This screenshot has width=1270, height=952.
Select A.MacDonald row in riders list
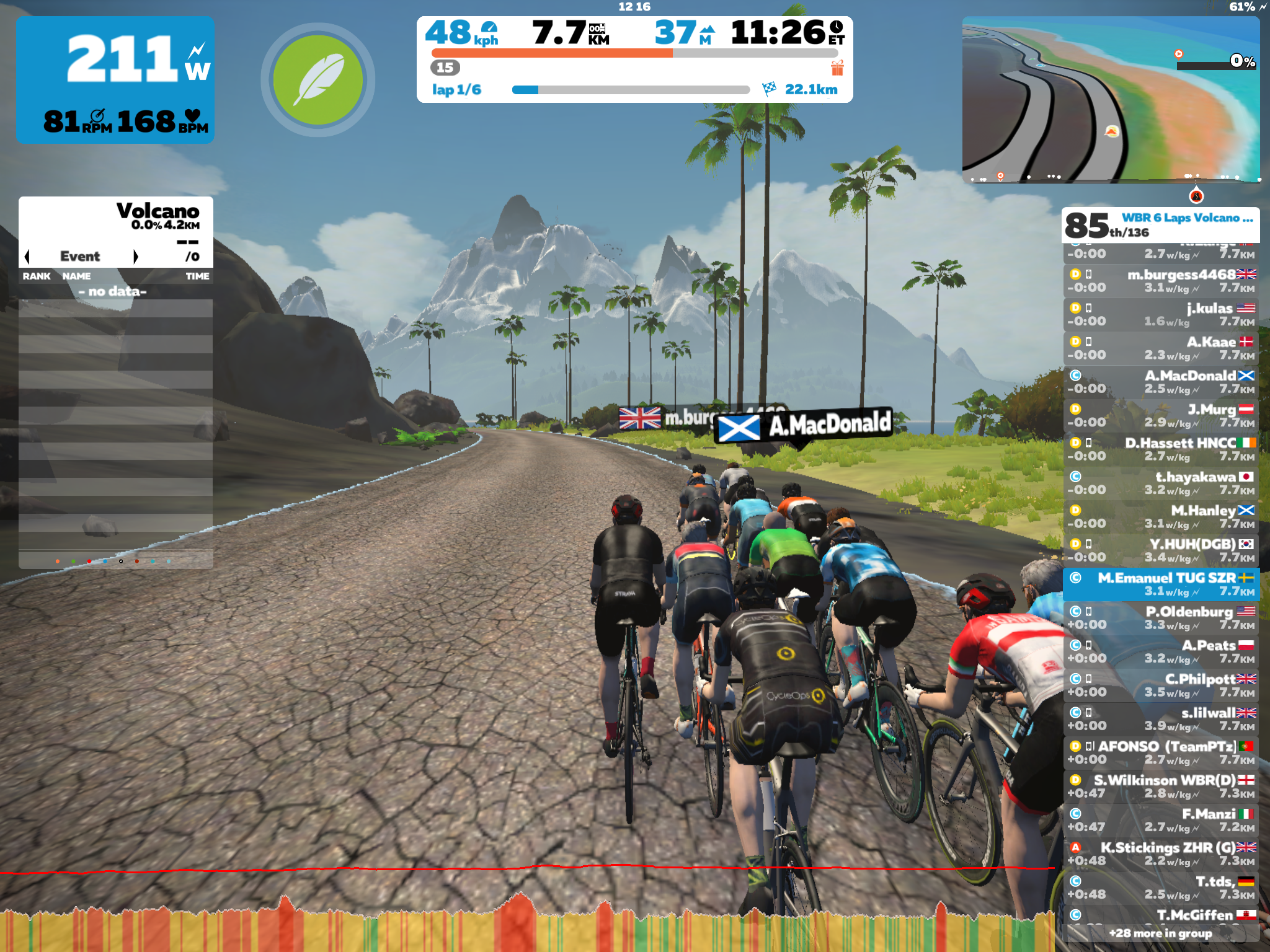(x=1161, y=382)
